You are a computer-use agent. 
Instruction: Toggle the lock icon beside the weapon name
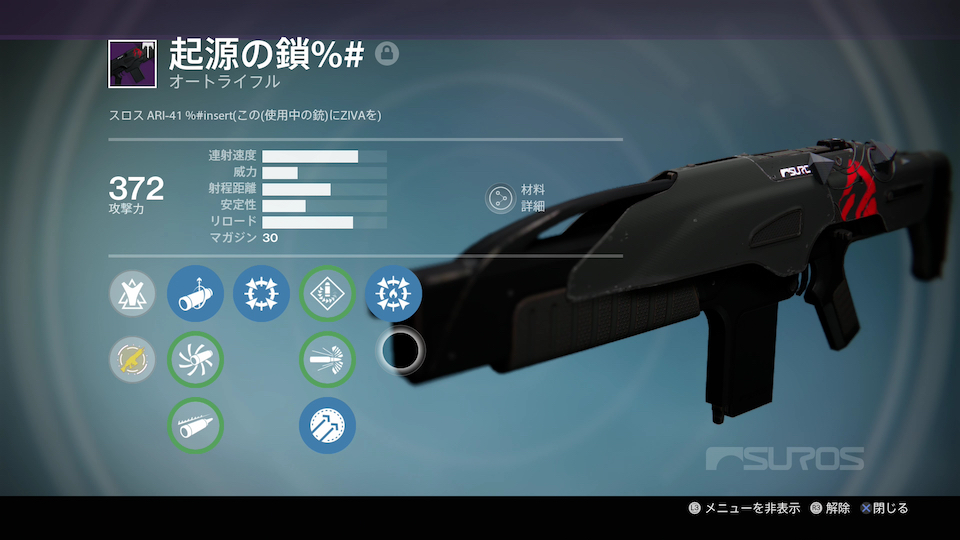point(386,54)
